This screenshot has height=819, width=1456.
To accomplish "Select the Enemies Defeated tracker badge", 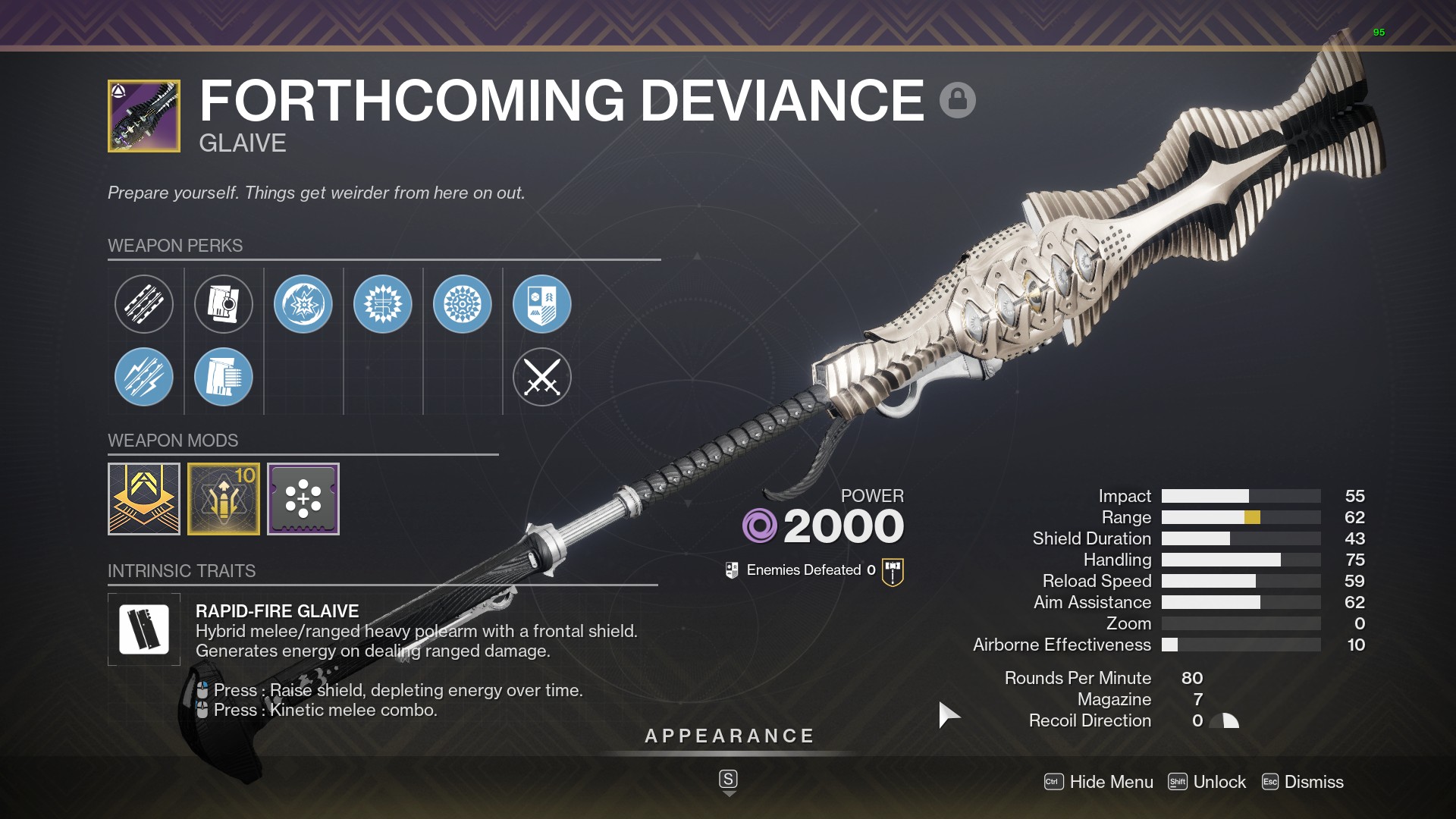I will pyautogui.click(x=893, y=571).
